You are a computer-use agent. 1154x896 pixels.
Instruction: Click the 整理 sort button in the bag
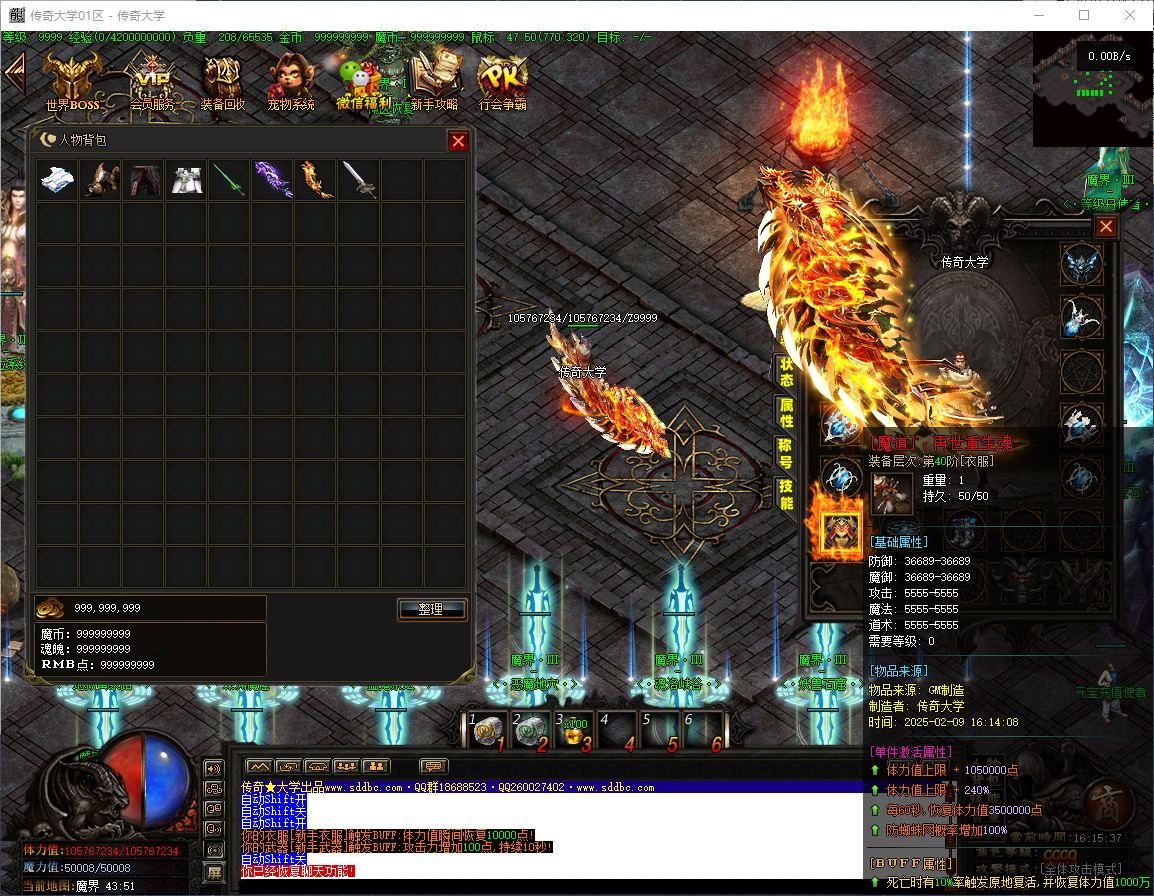(x=432, y=609)
